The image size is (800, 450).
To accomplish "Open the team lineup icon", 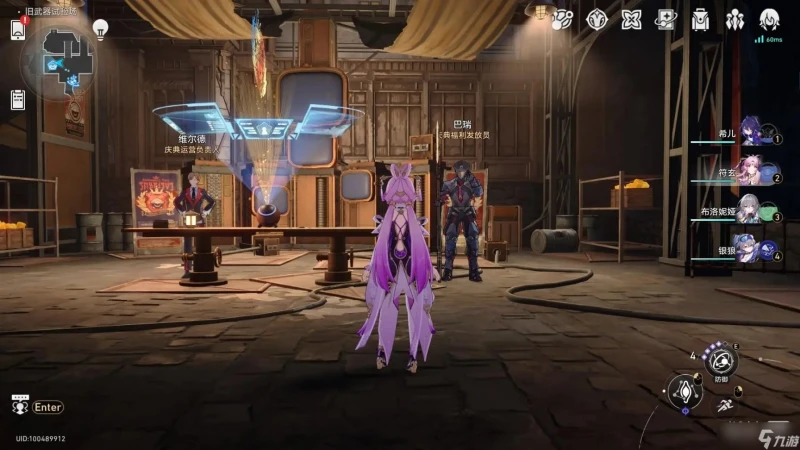I will tap(735, 20).
